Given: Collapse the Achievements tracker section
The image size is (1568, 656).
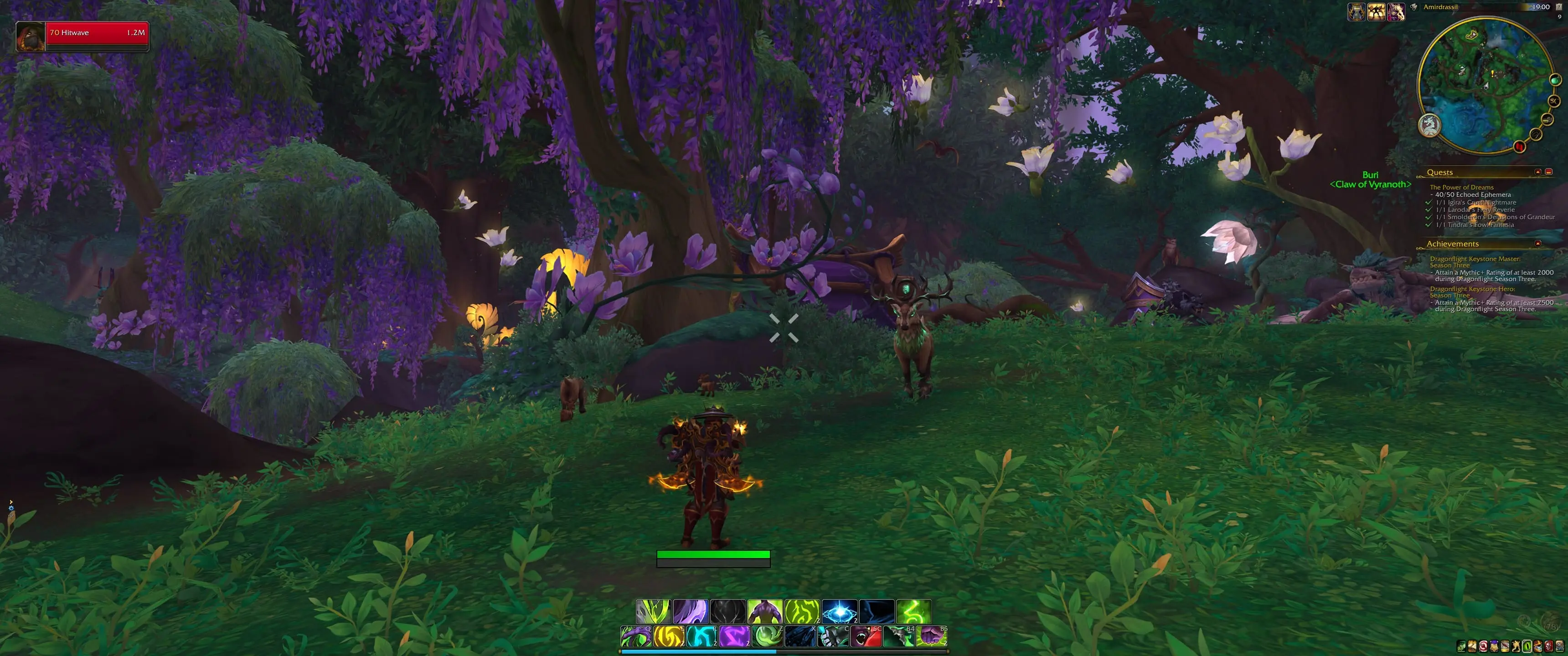Looking at the screenshot, I should click(x=1537, y=244).
